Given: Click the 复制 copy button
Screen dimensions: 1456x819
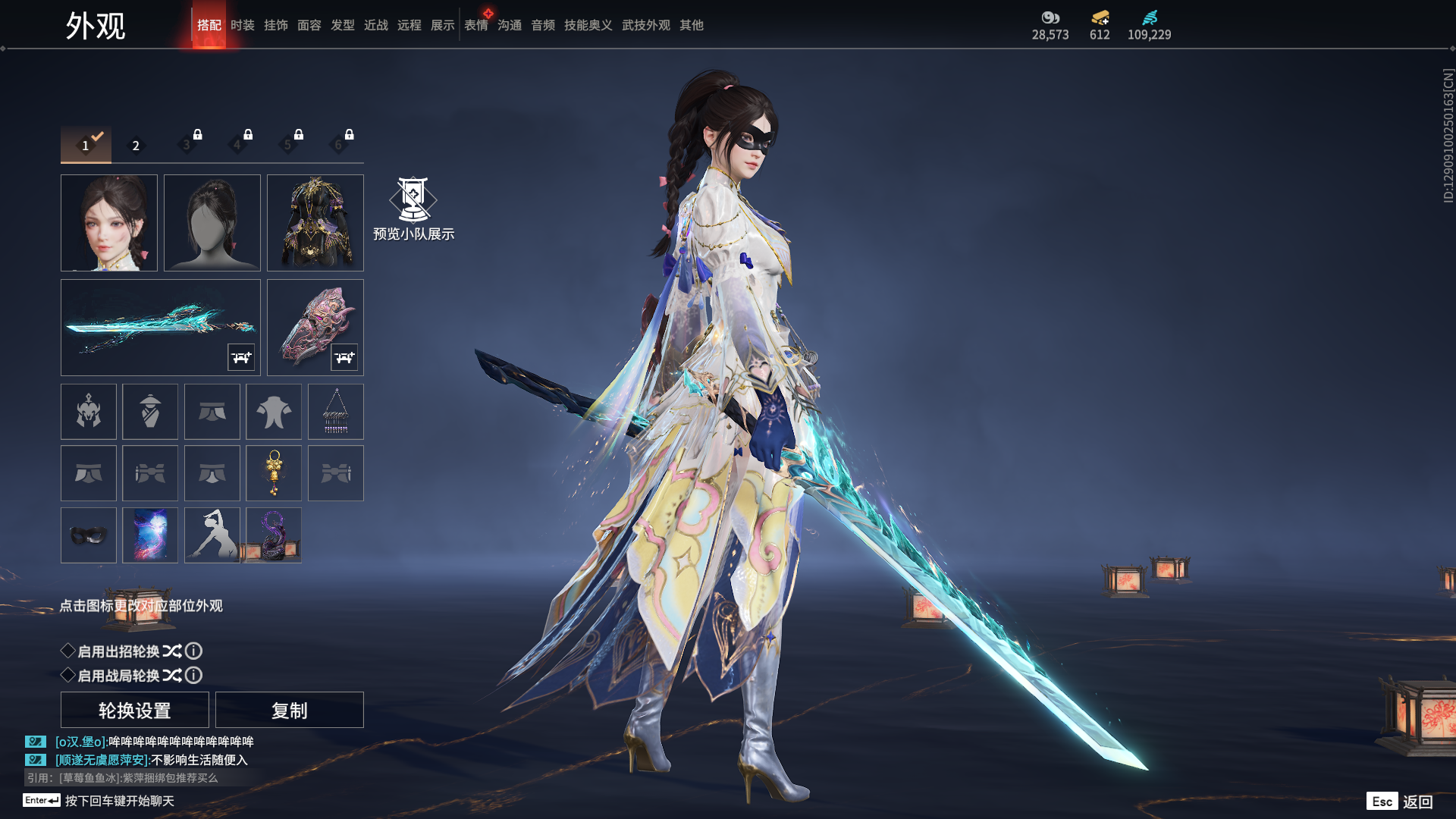Looking at the screenshot, I should tap(290, 710).
